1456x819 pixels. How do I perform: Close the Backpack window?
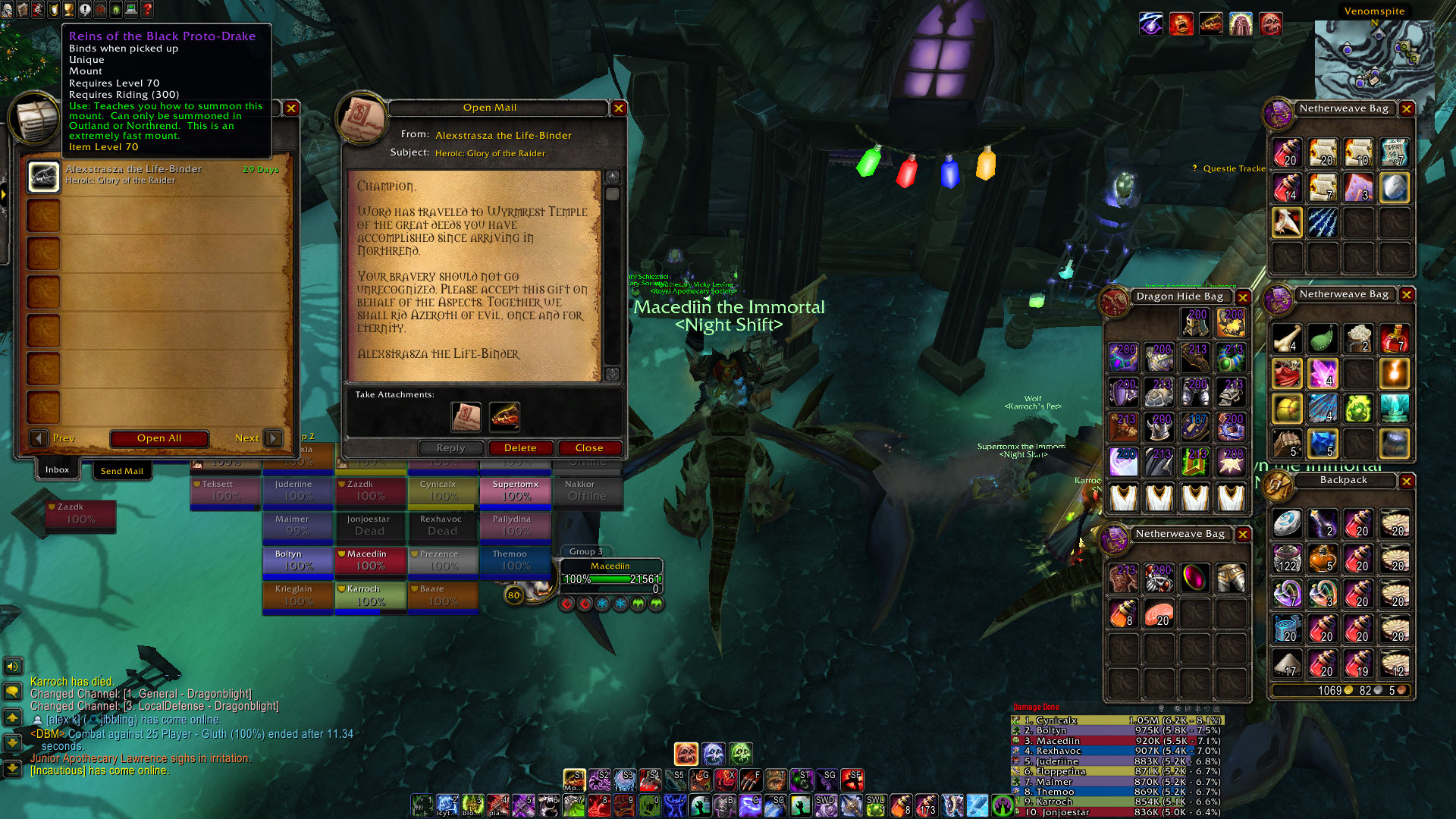(x=1407, y=481)
